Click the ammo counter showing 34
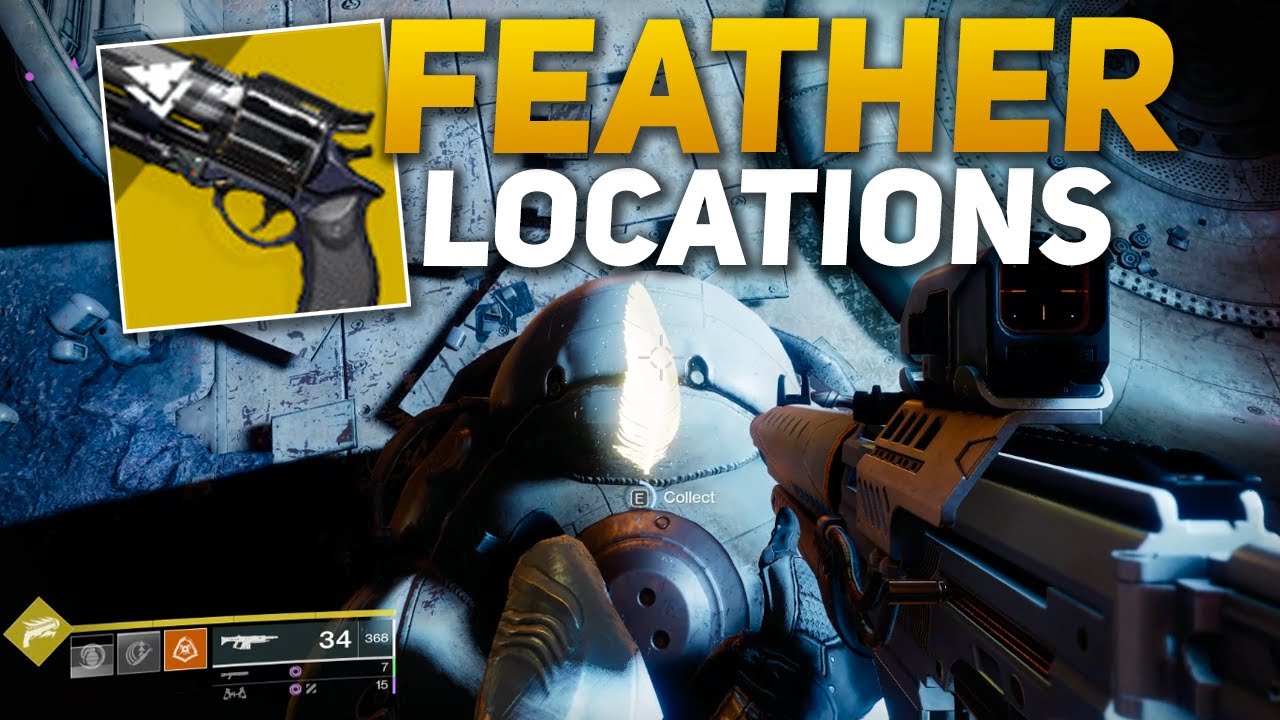 [334, 641]
